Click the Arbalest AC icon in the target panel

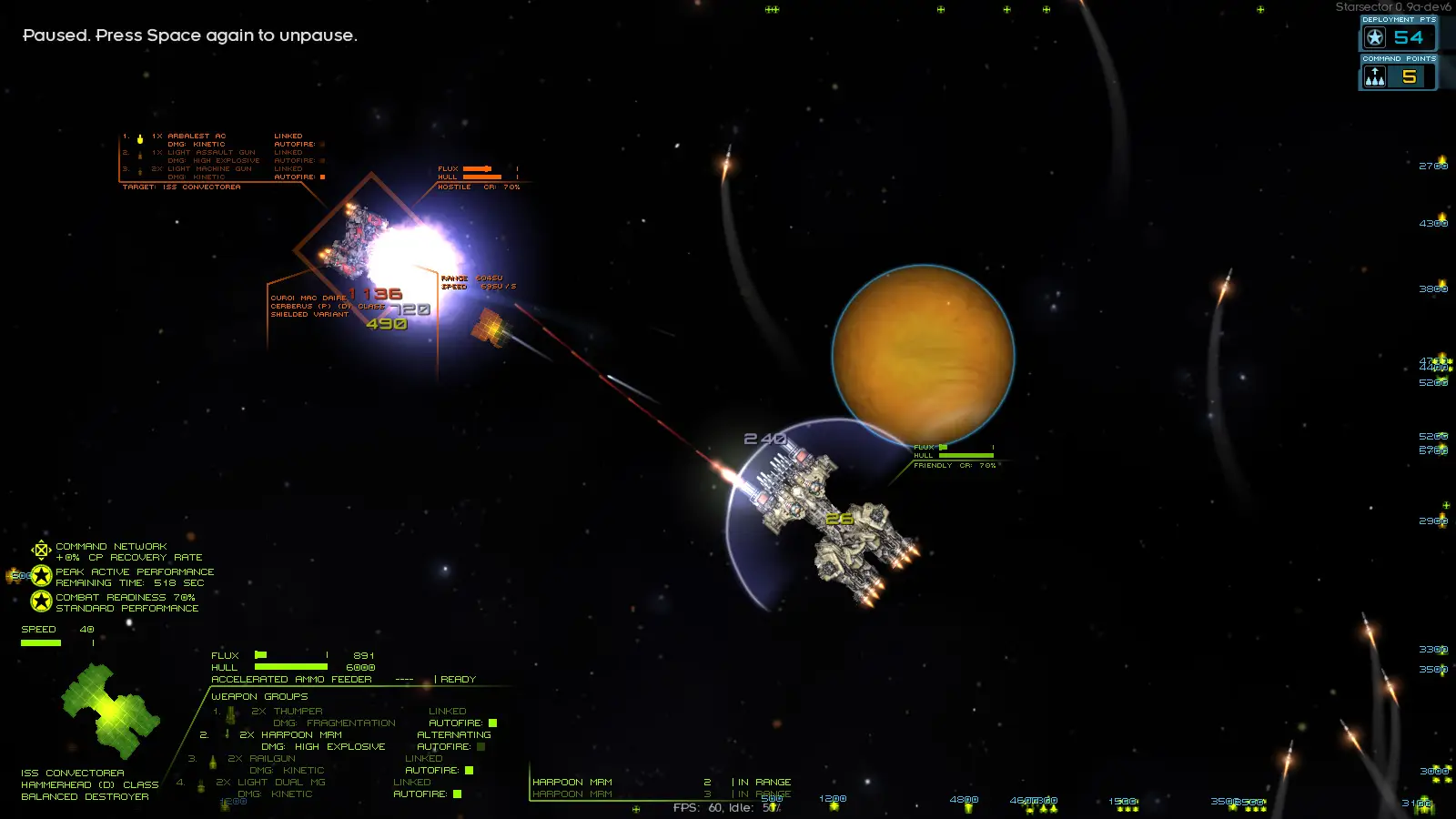coord(140,140)
